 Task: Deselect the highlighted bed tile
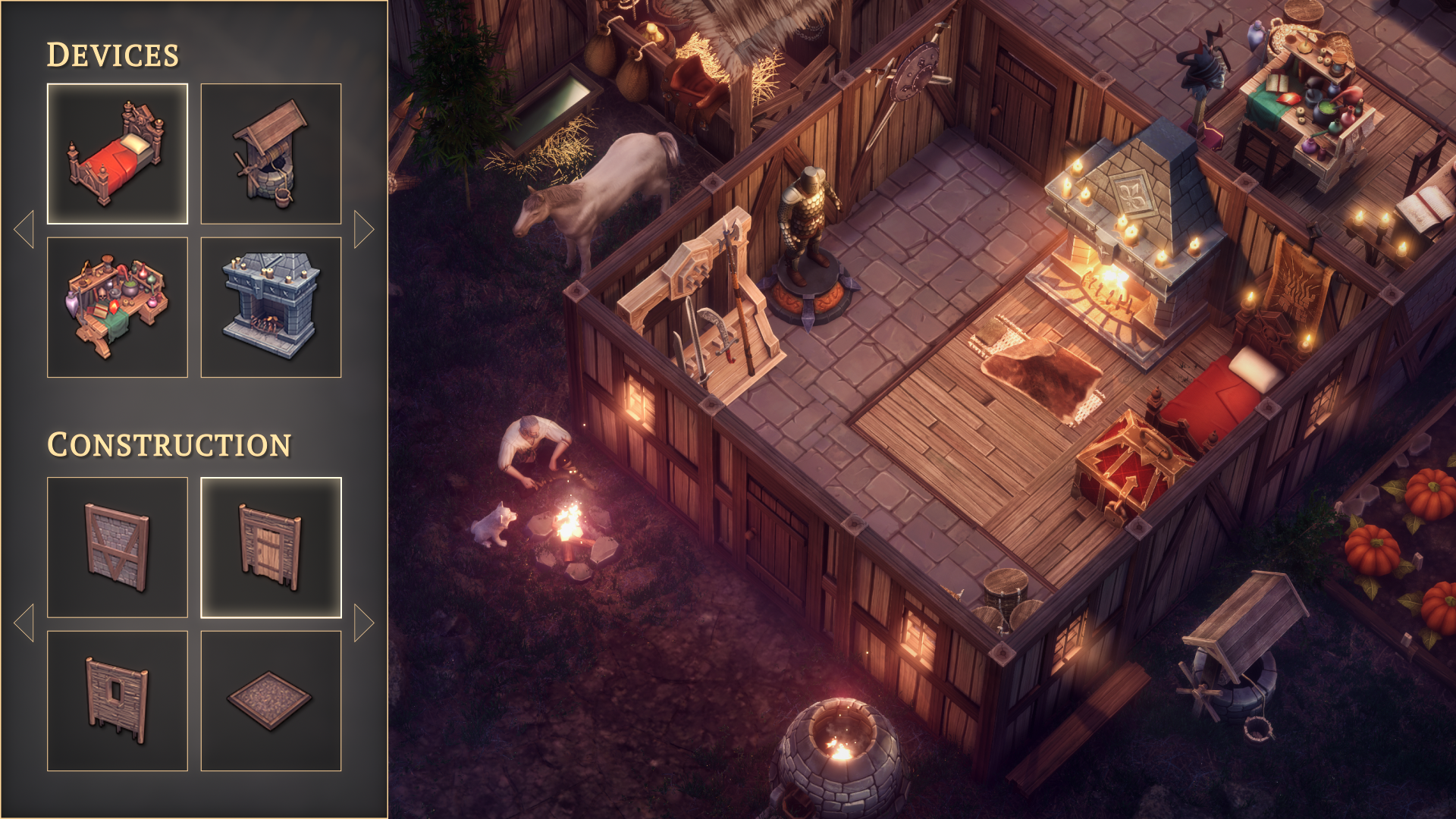pos(118,154)
